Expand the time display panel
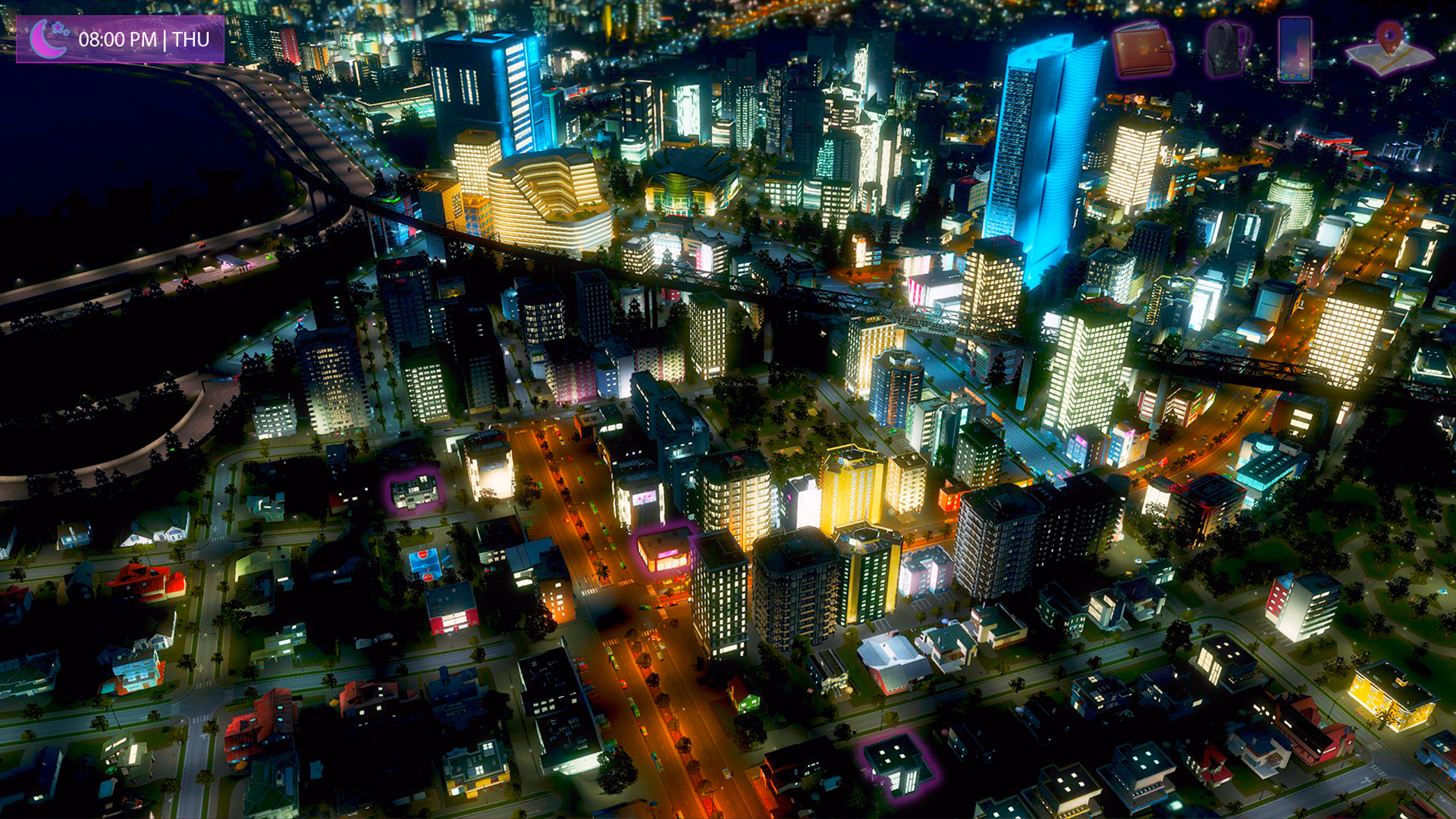This screenshot has width=1456, height=819. [121, 39]
